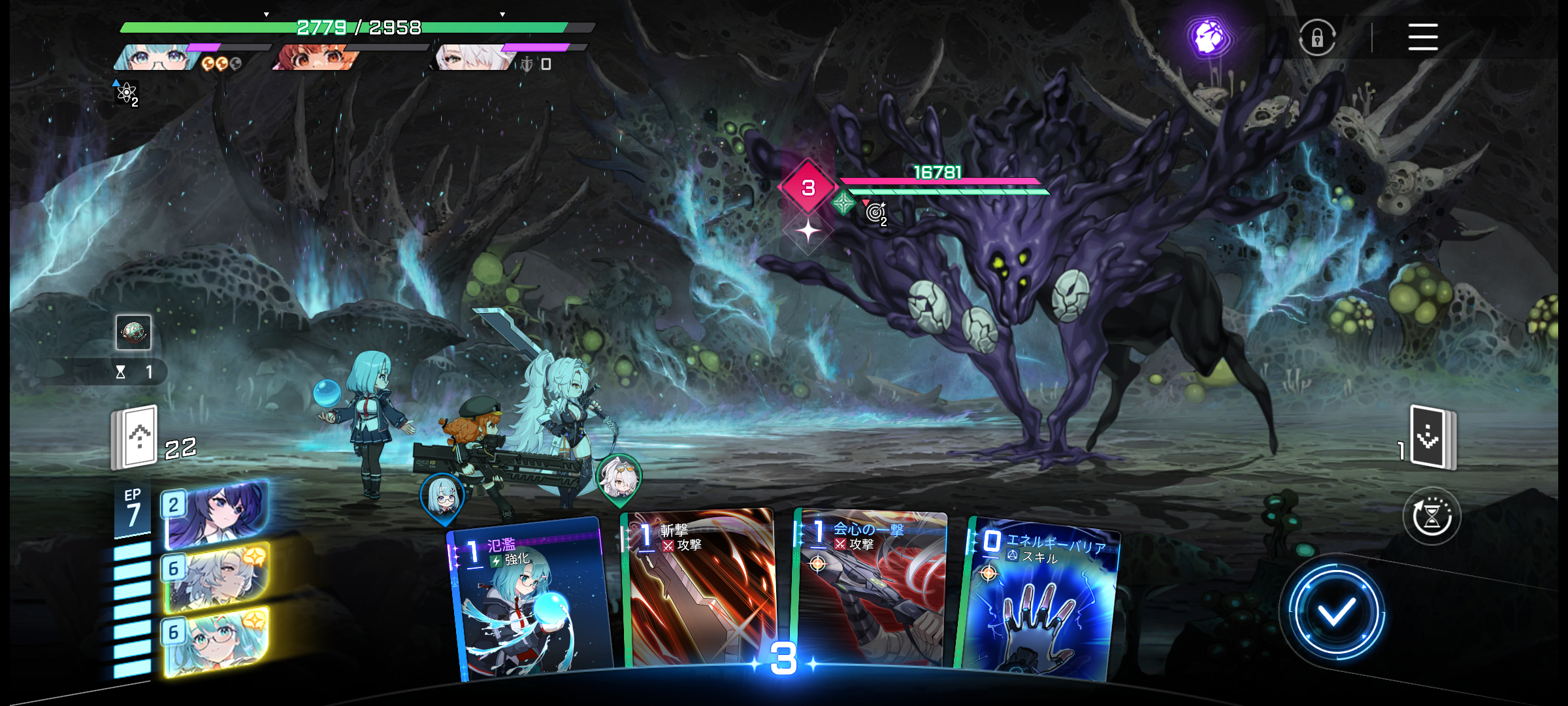This screenshot has width=1568, height=706.
Task: Play the エネルギーバリア skill card
Action: [1040, 598]
